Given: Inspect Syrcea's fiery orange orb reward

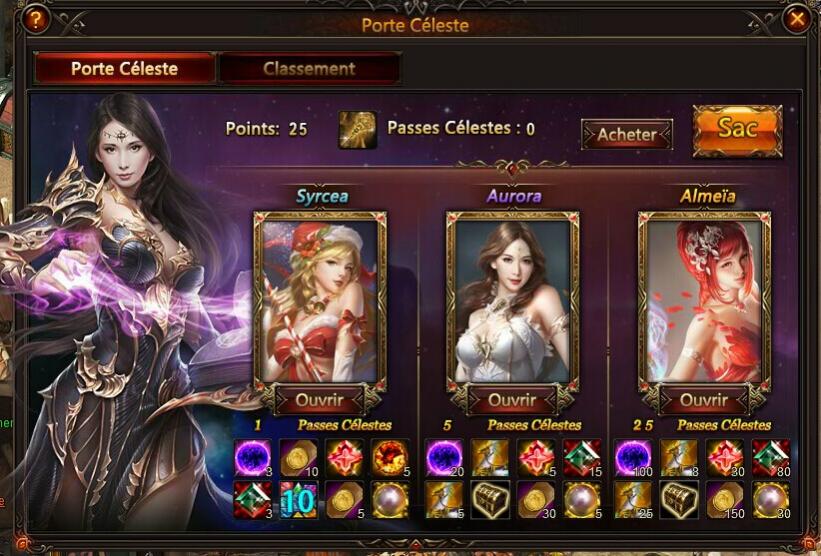Looking at the screenshot, I should tap(390, 457).
